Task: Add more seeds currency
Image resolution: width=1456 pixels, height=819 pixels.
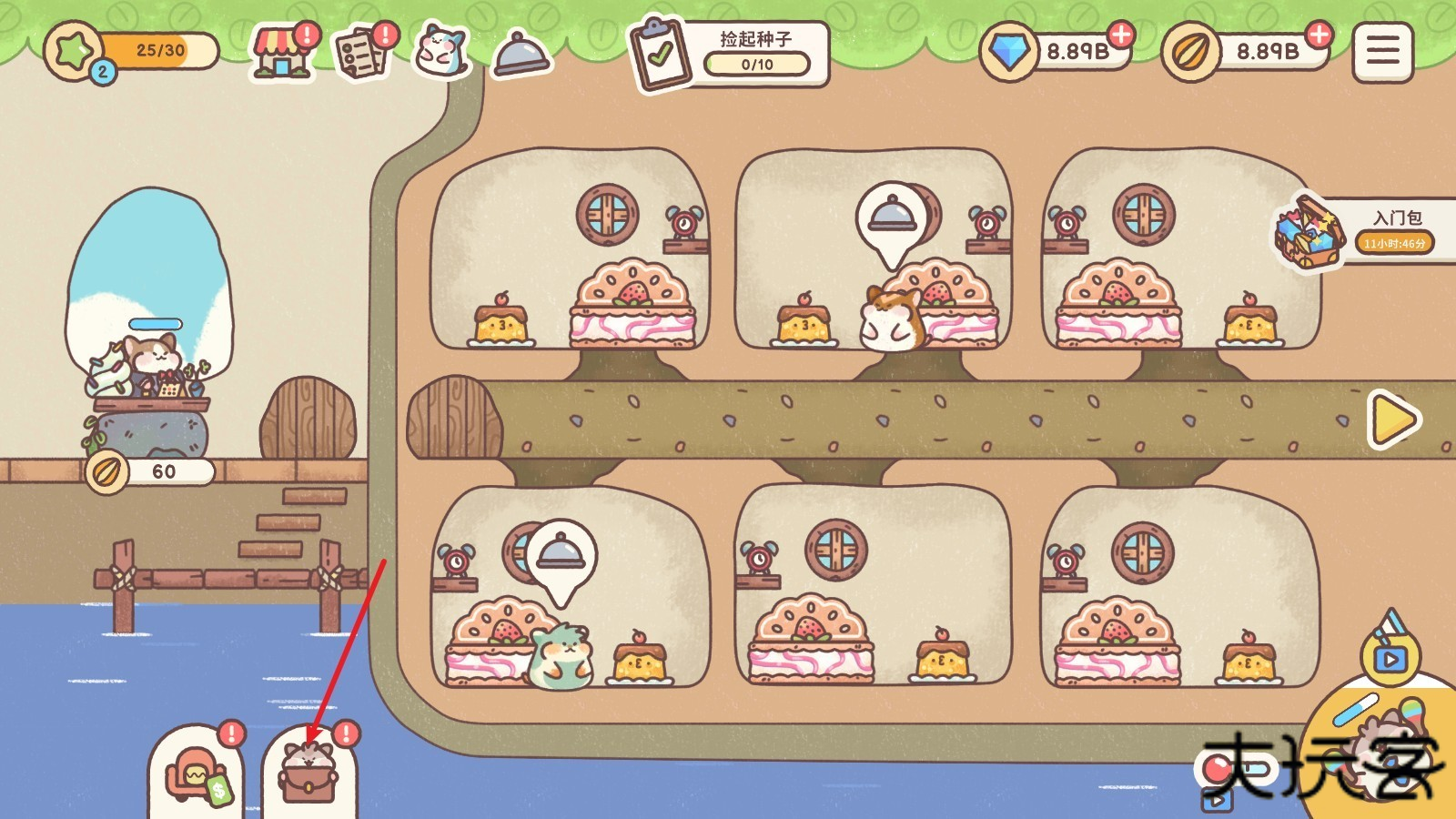Action: coord(1318,35)
